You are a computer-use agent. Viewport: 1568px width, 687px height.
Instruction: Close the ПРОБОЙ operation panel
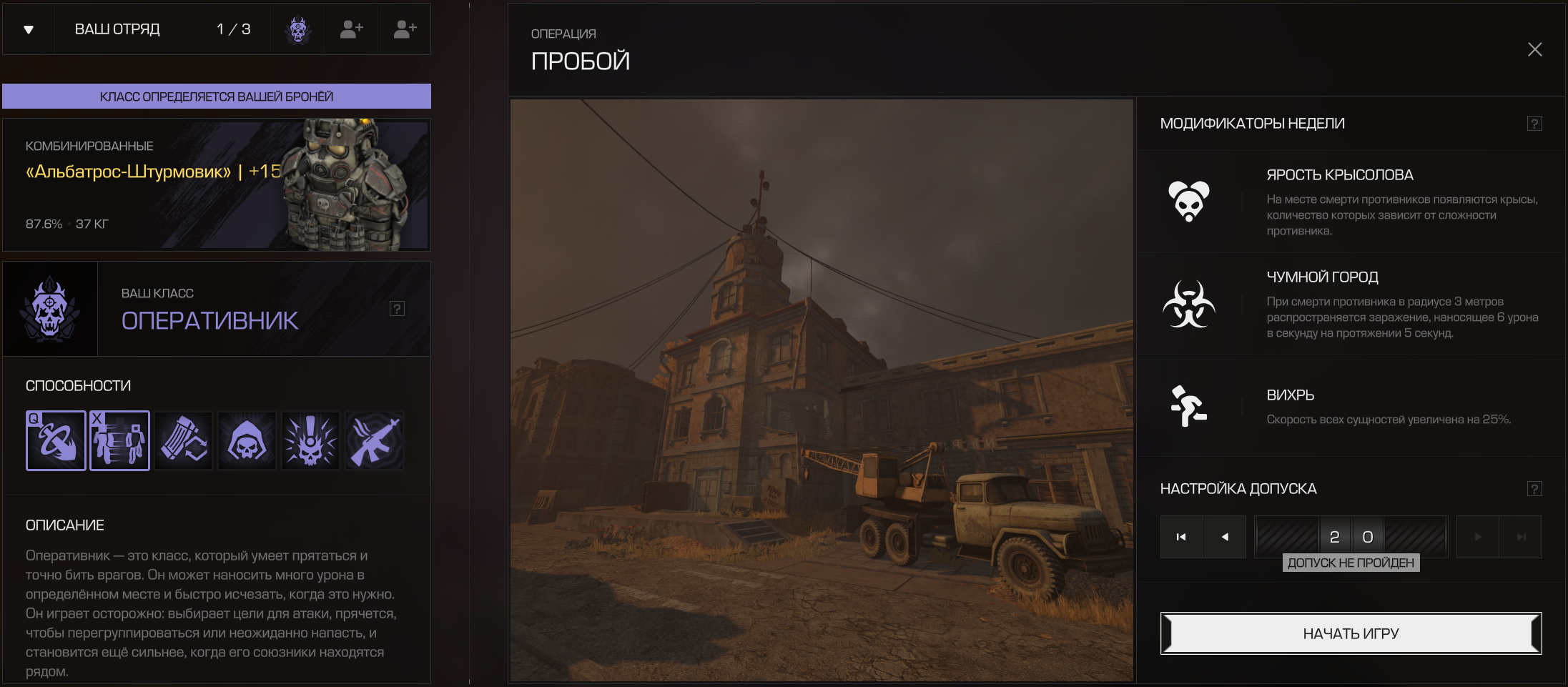pyautogui.click(x=1534, y=49)
